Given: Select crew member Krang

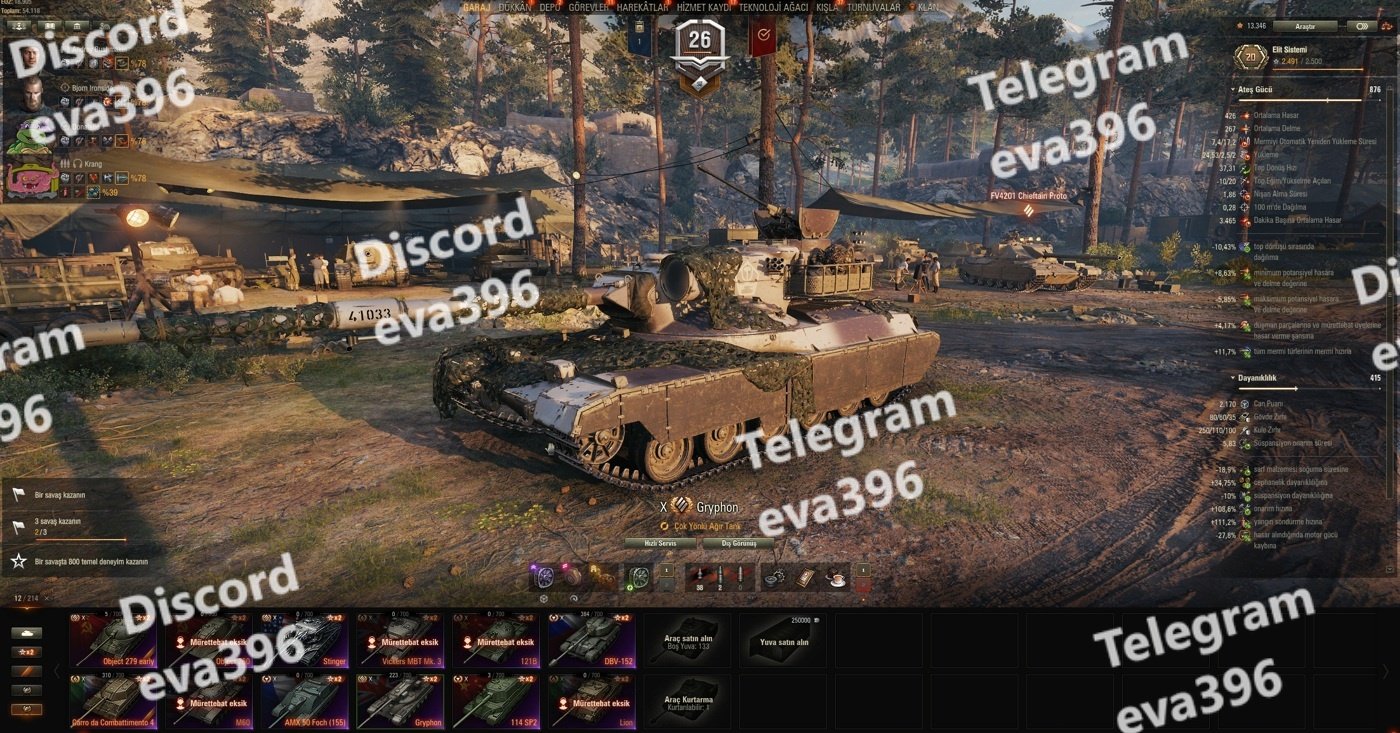Looking at the screenshot, I should (30, 177).
